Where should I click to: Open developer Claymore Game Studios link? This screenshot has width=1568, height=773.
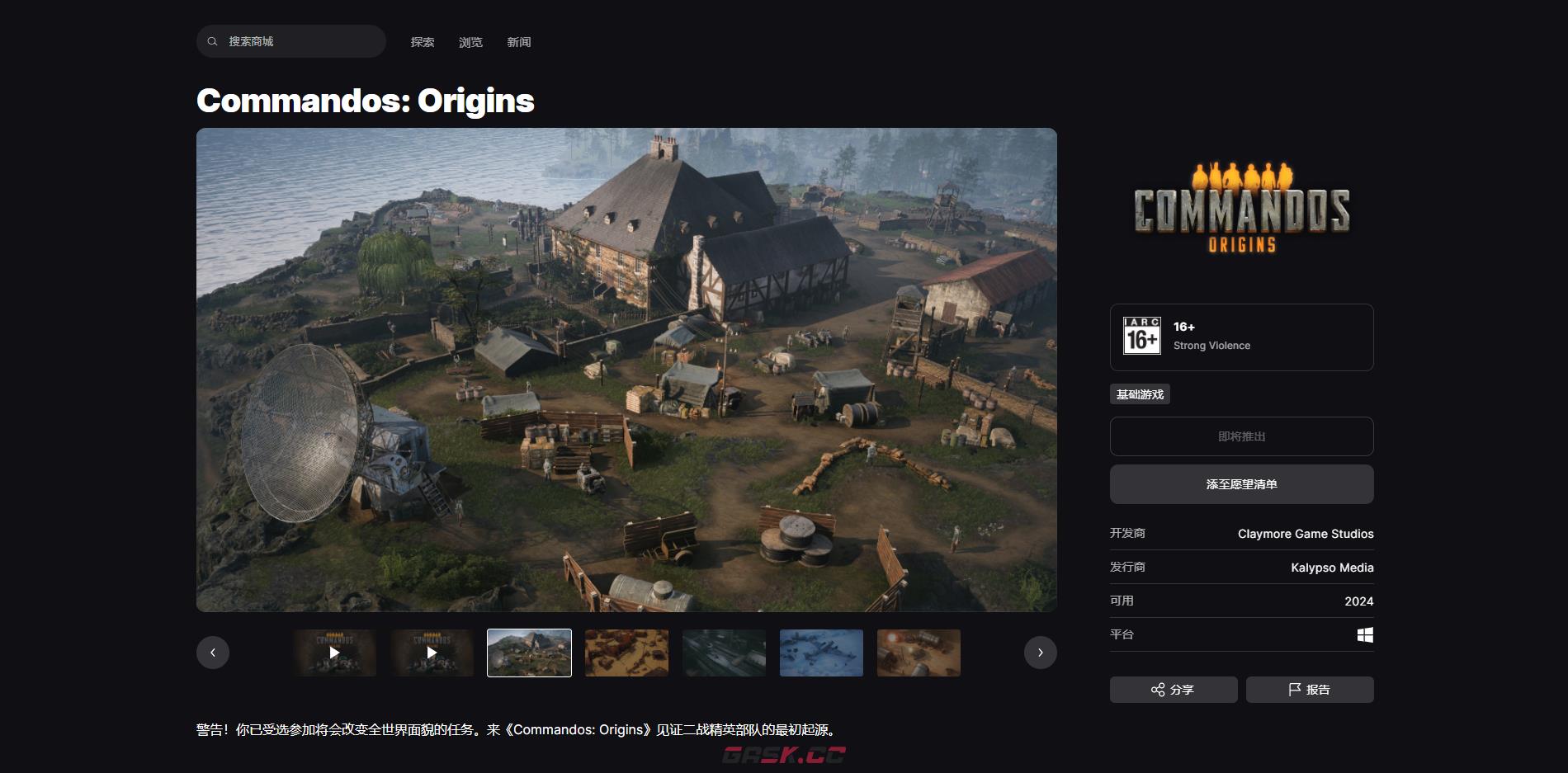click(1306, 534)
